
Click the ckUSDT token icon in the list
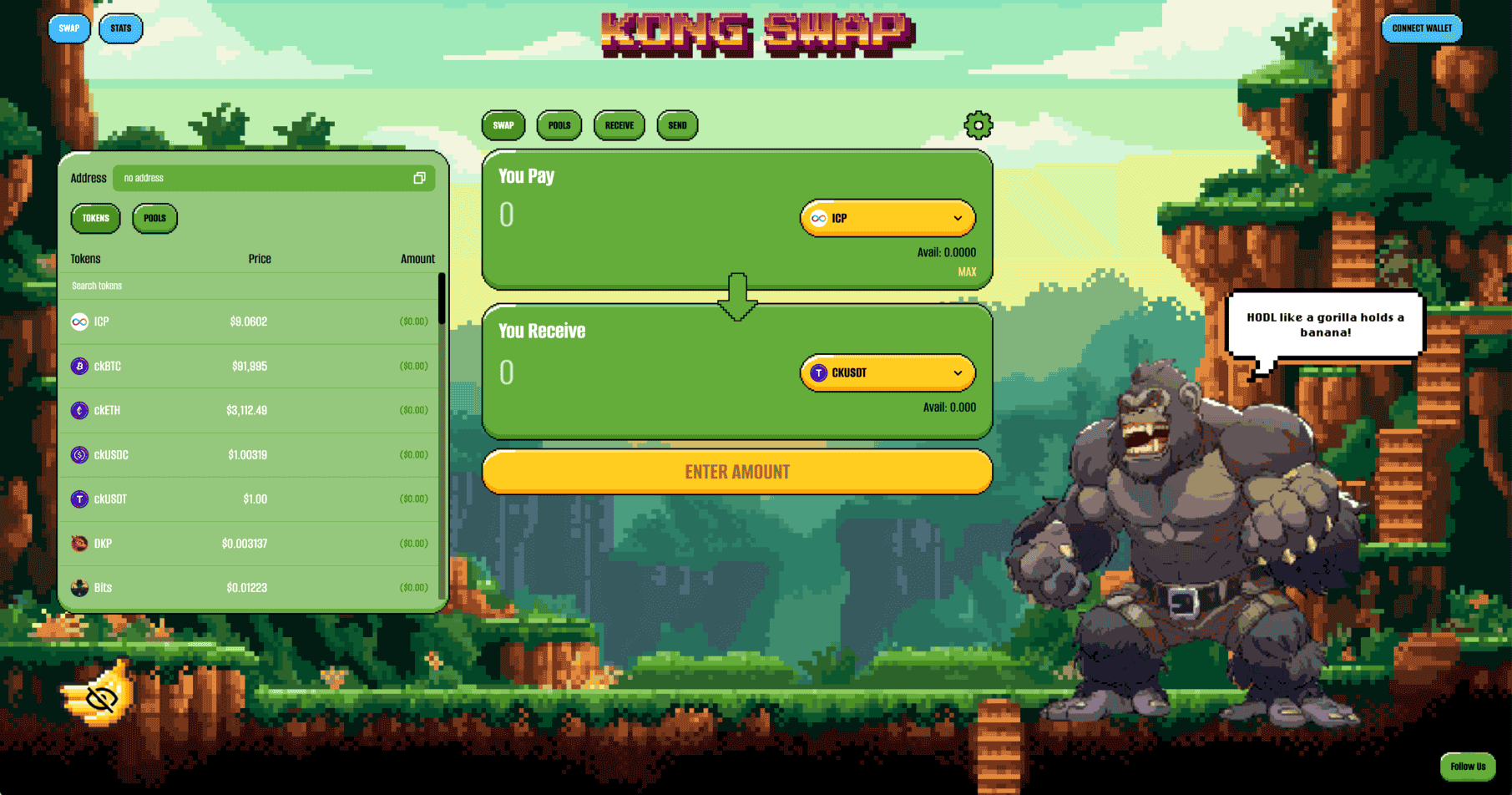pyautogui.click(x=79, y=499)
